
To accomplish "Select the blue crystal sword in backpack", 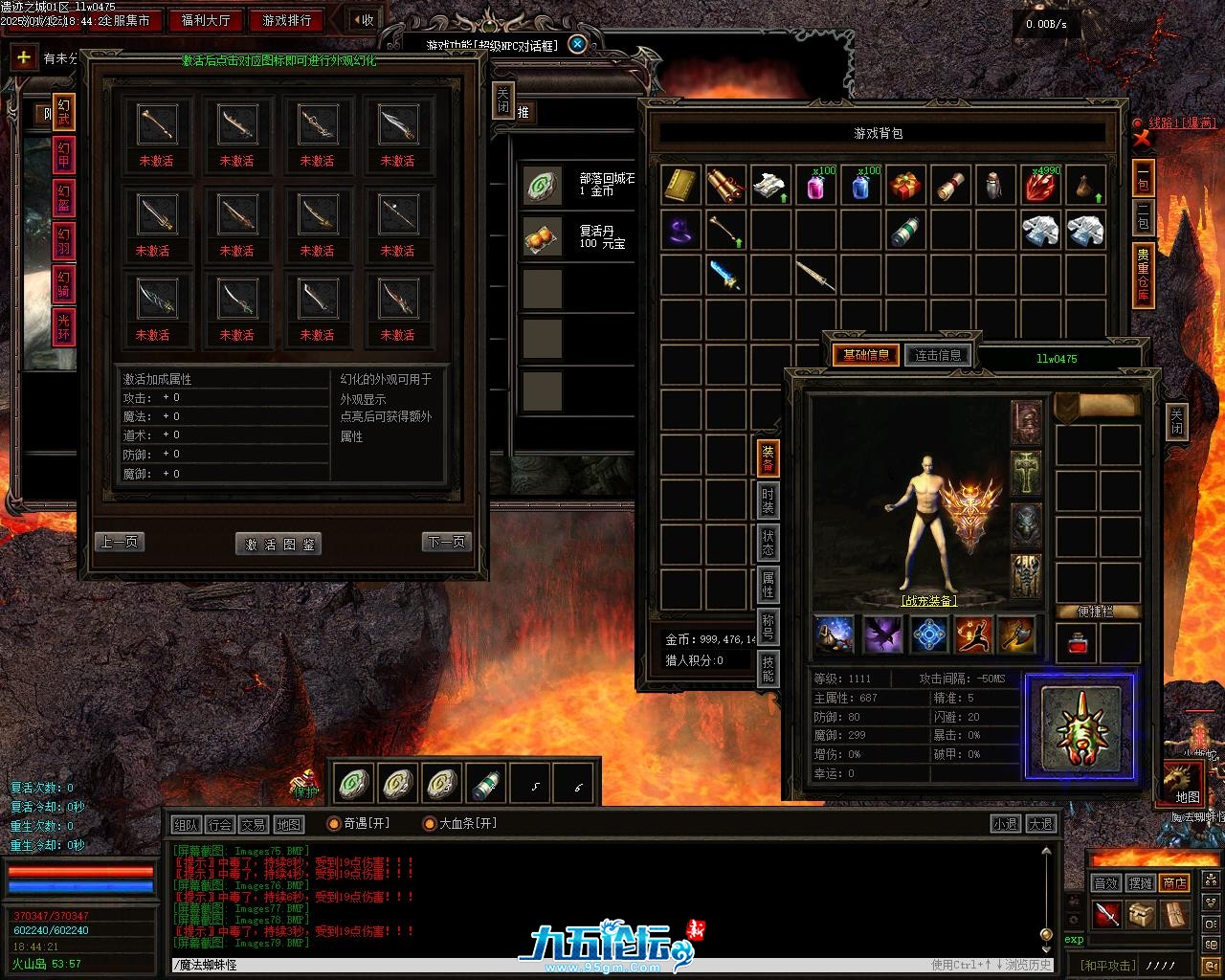I will pos(725,276).
